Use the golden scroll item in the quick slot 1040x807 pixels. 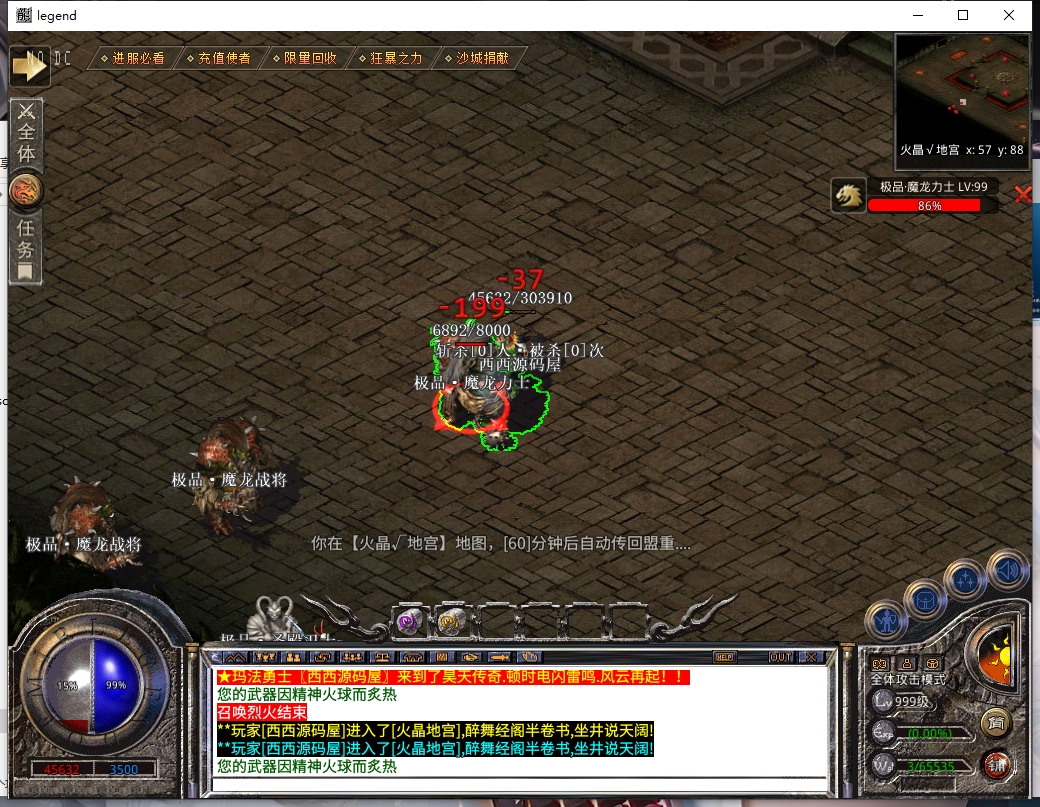pyautogui.click(x=452, y=621)
